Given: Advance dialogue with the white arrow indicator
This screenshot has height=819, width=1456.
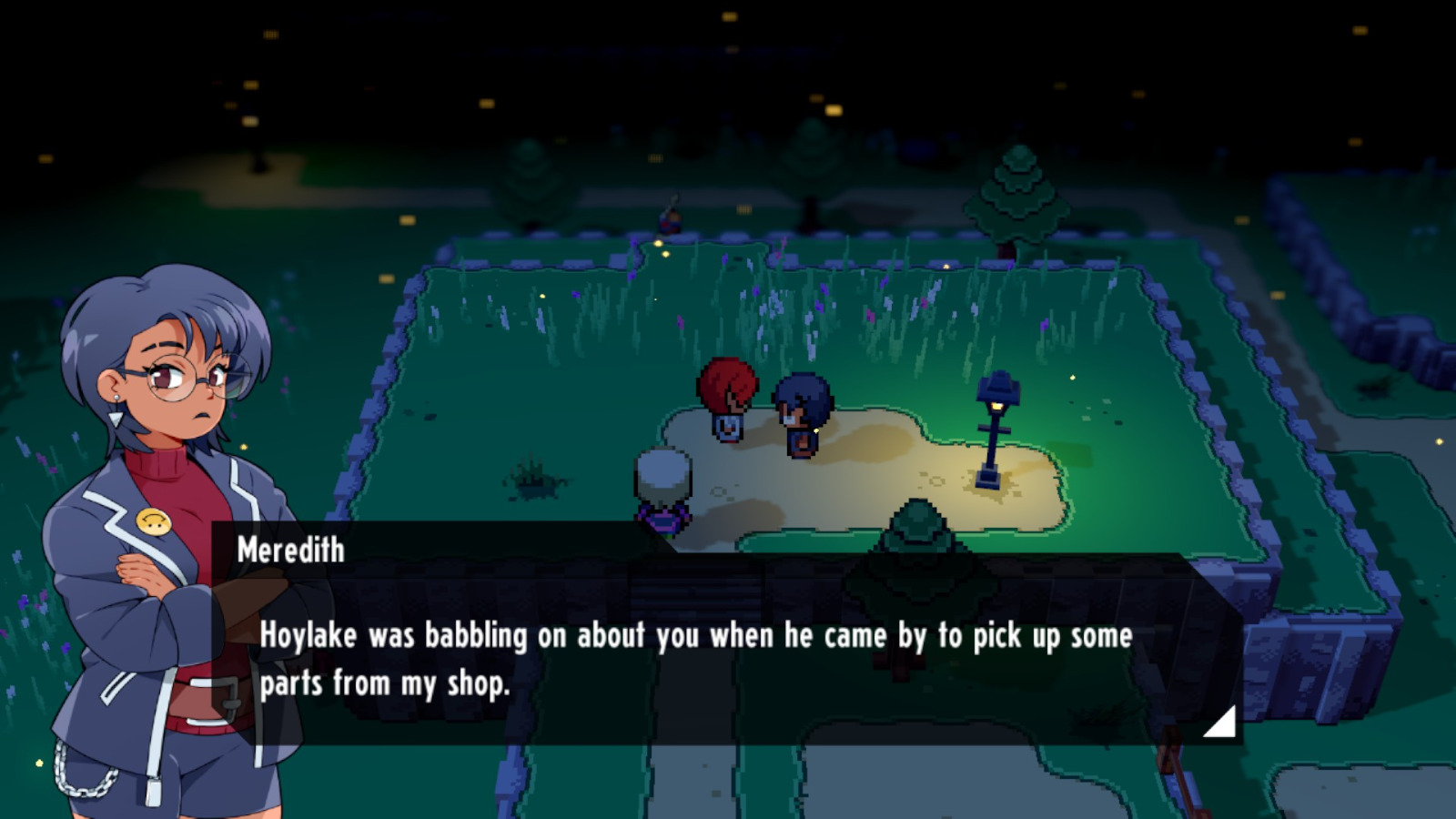Looking at the screenshot, I should (1223, 723).
